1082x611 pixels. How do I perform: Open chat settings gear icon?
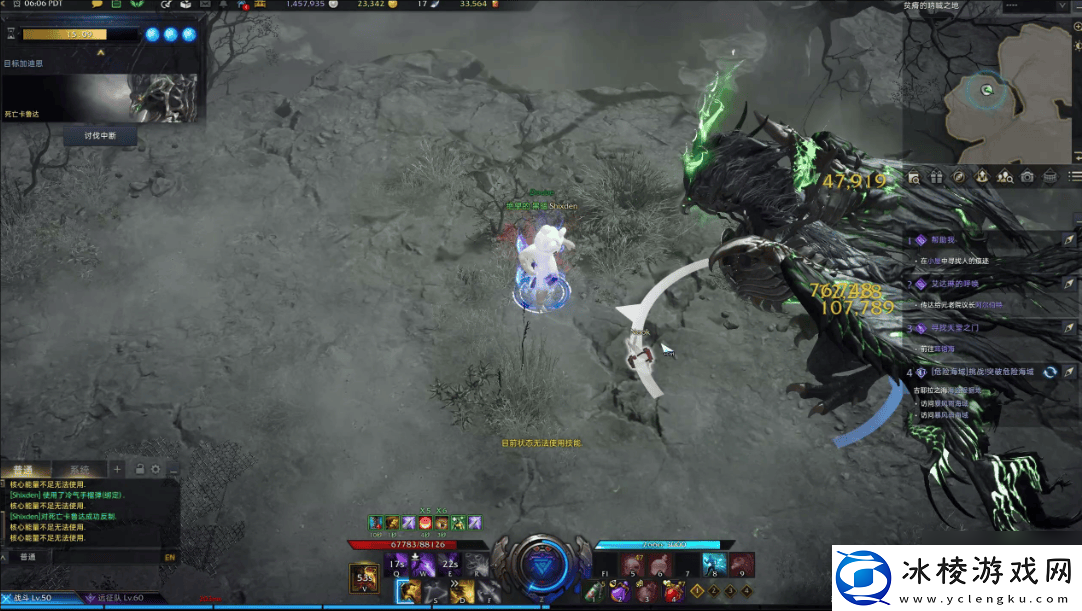[x=156, y=469]
